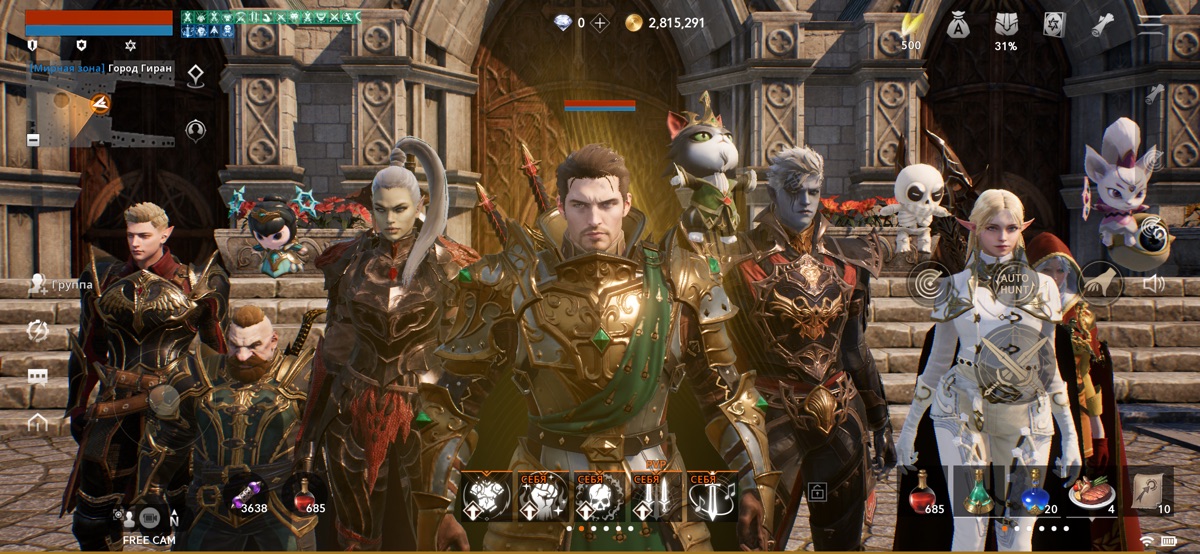Click the home icon on left sidebar
This screenshot has height=554, width=1200.
(38, 422)
